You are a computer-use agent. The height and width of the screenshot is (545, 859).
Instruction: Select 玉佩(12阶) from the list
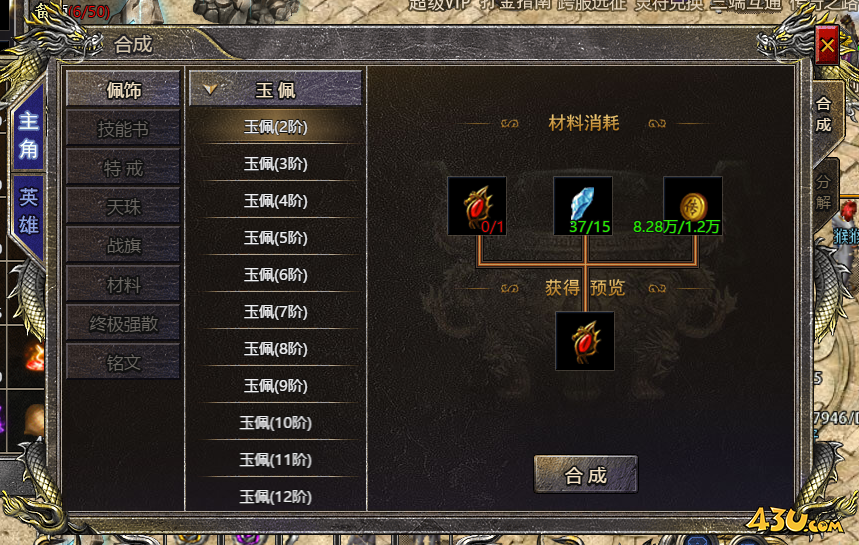point(275,496)
